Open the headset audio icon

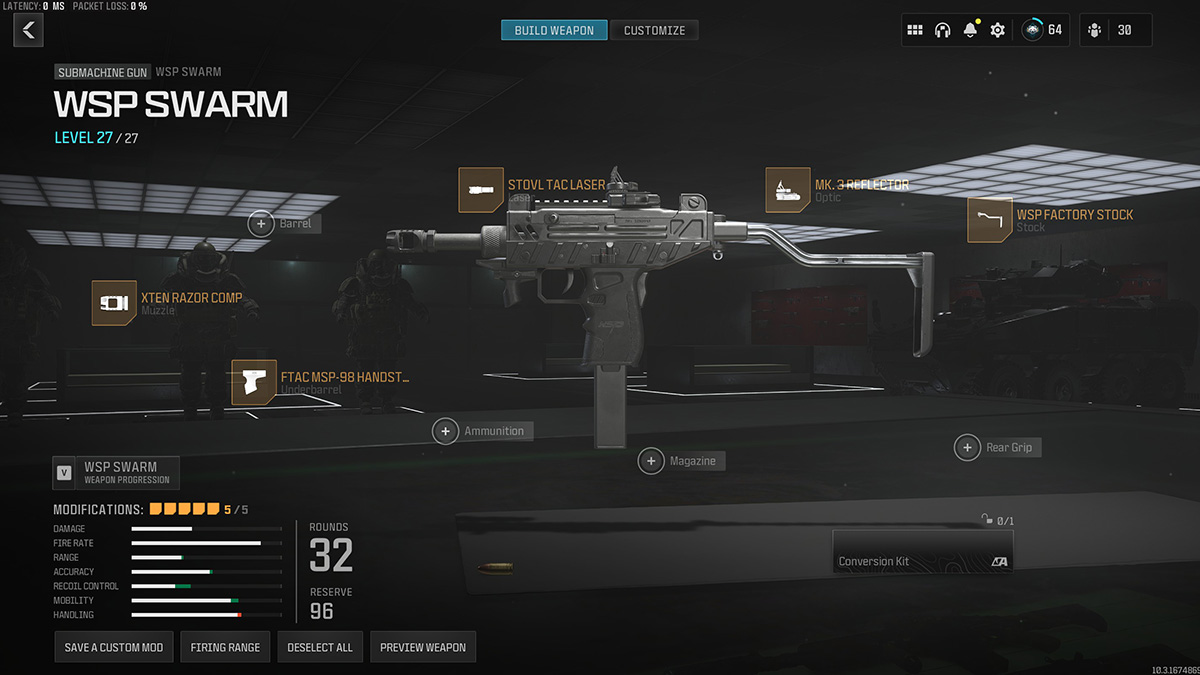(x=942, y=31)
